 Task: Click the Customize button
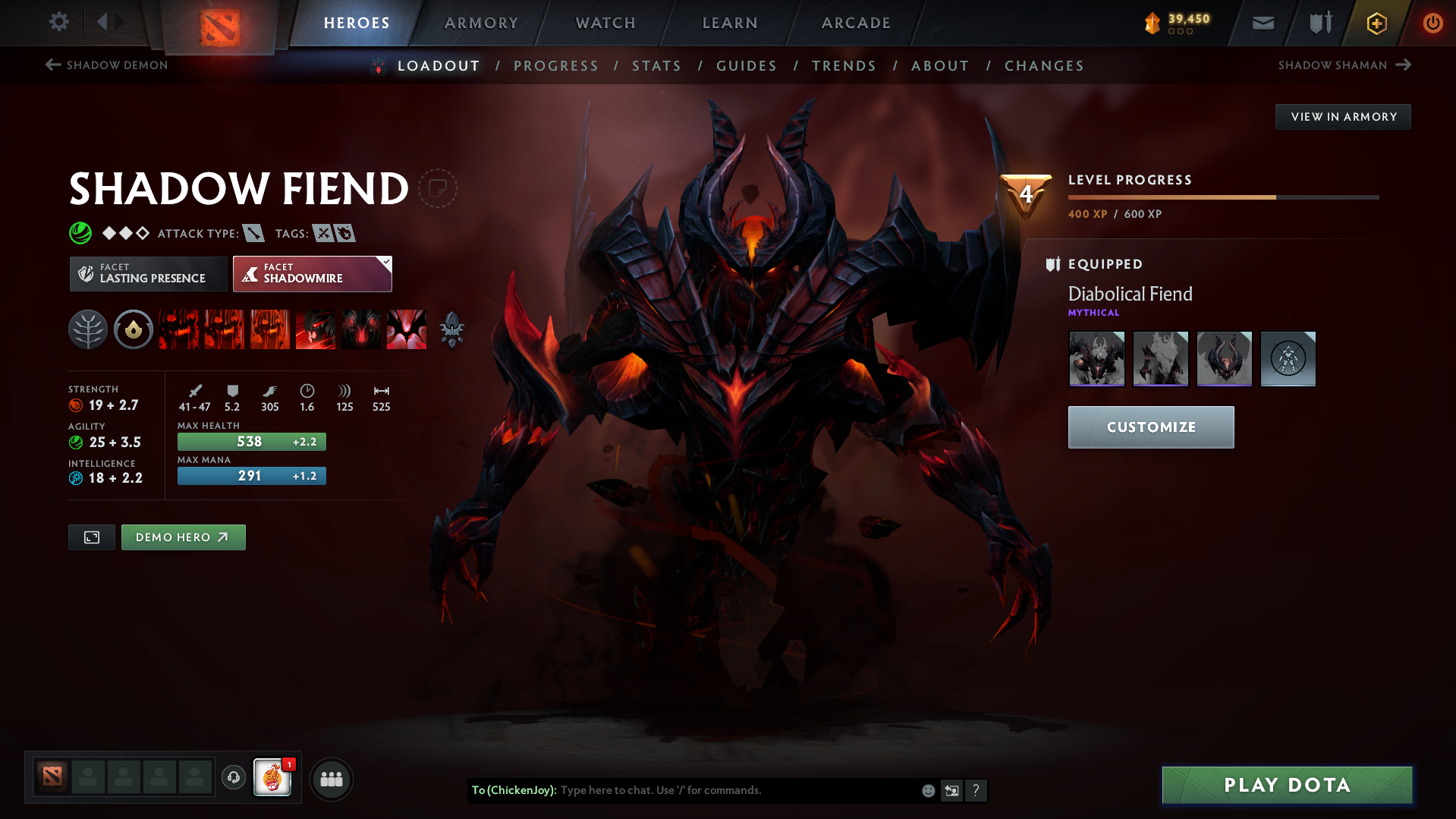(x=1150, y=427)
